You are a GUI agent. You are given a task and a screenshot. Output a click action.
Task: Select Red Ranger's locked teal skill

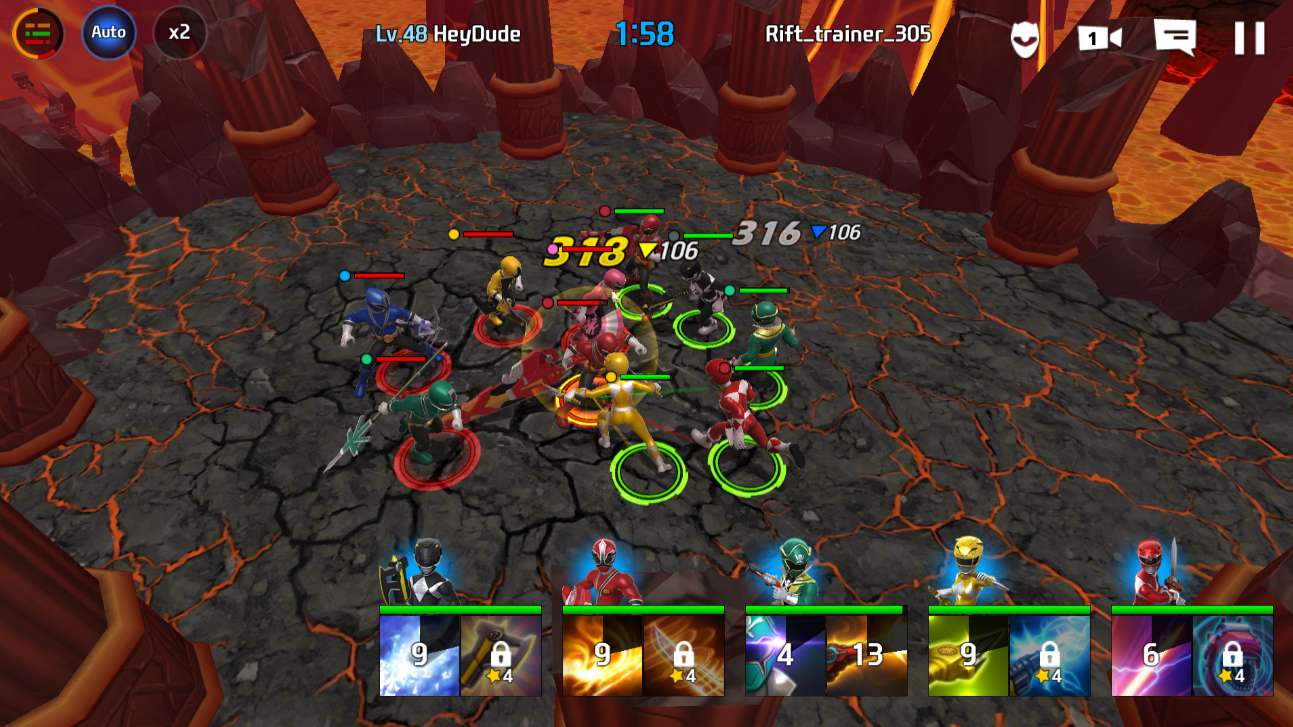pyautogui.click(x=1233, y=655)
